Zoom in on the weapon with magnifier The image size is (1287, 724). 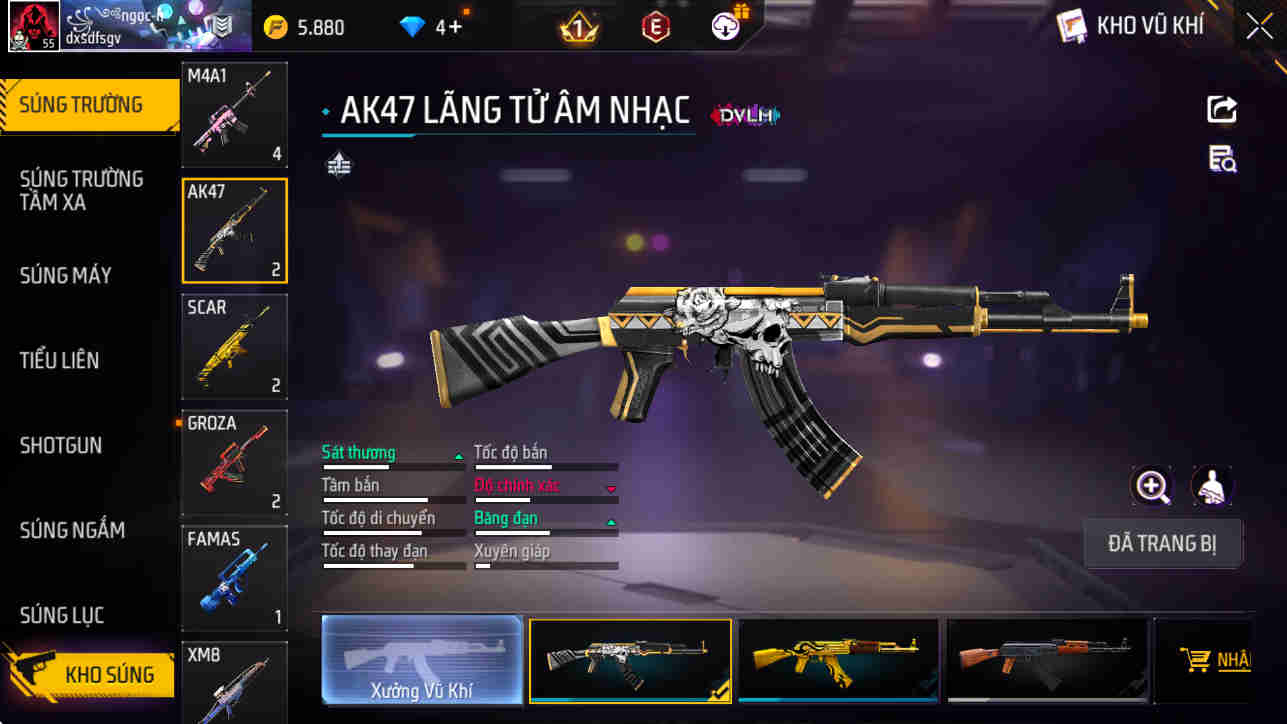tap(1152, 487)
